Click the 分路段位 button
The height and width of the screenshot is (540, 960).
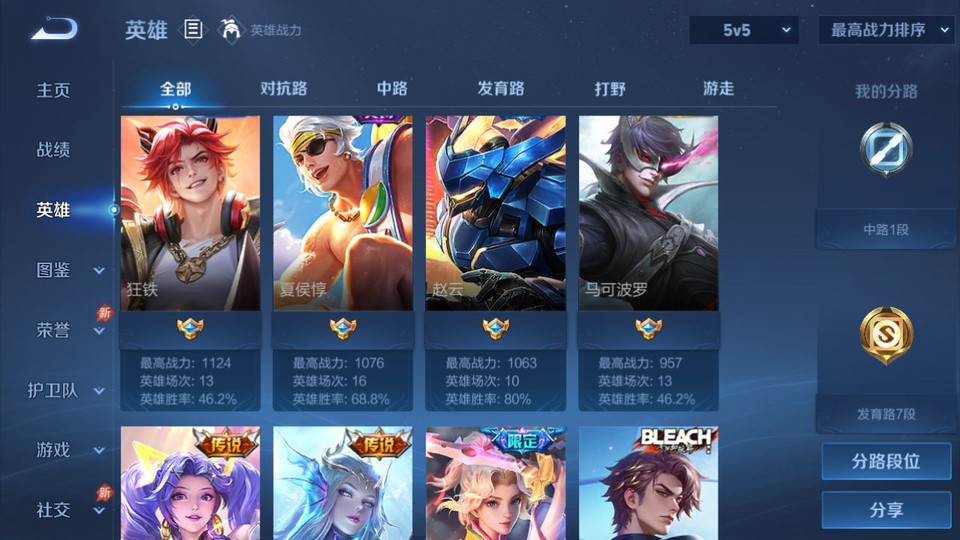[x=886, y=462]
